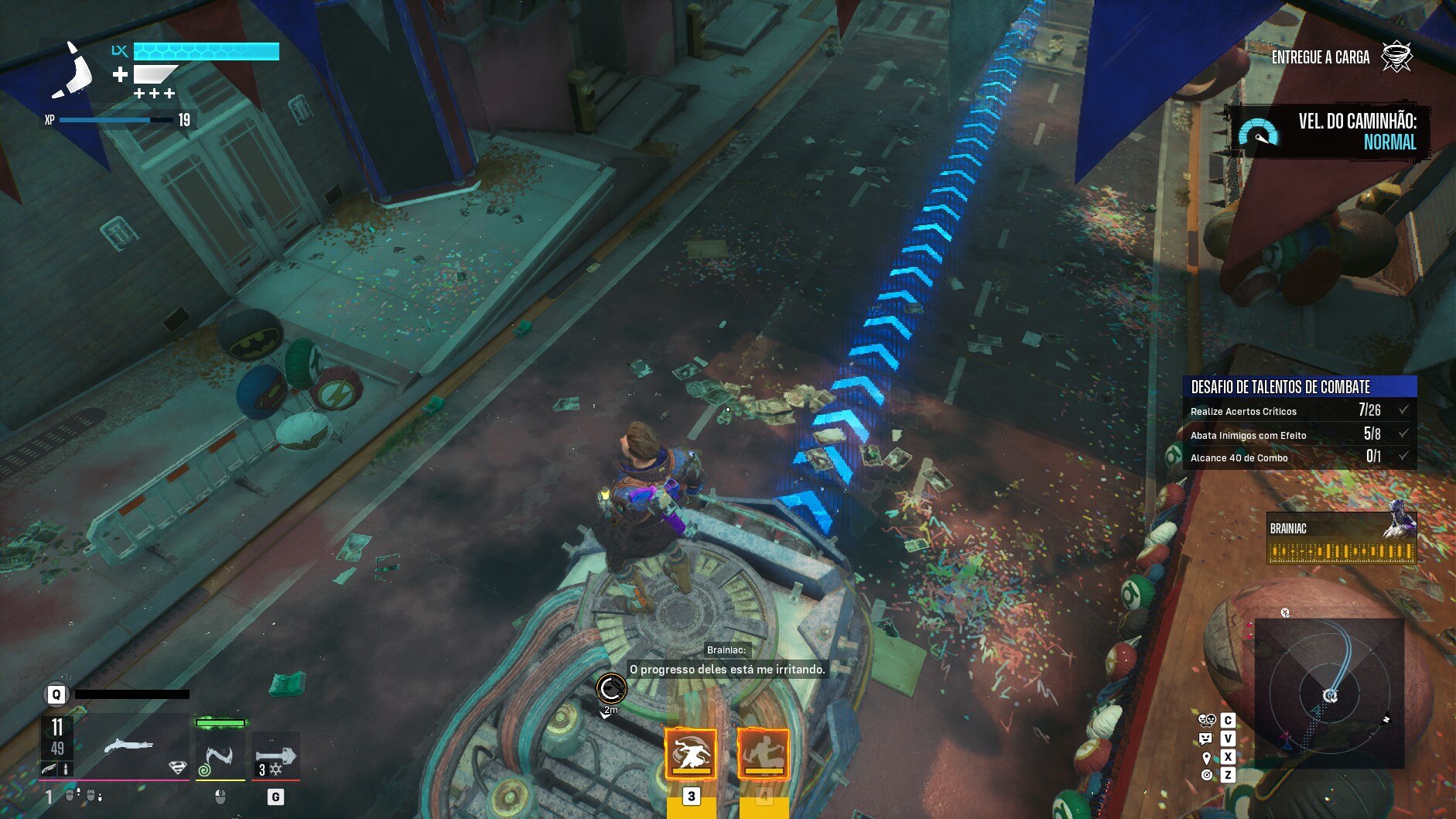Select the frost grenade slot
This screenshot has width=1456, height=819.
coord(275,756)
